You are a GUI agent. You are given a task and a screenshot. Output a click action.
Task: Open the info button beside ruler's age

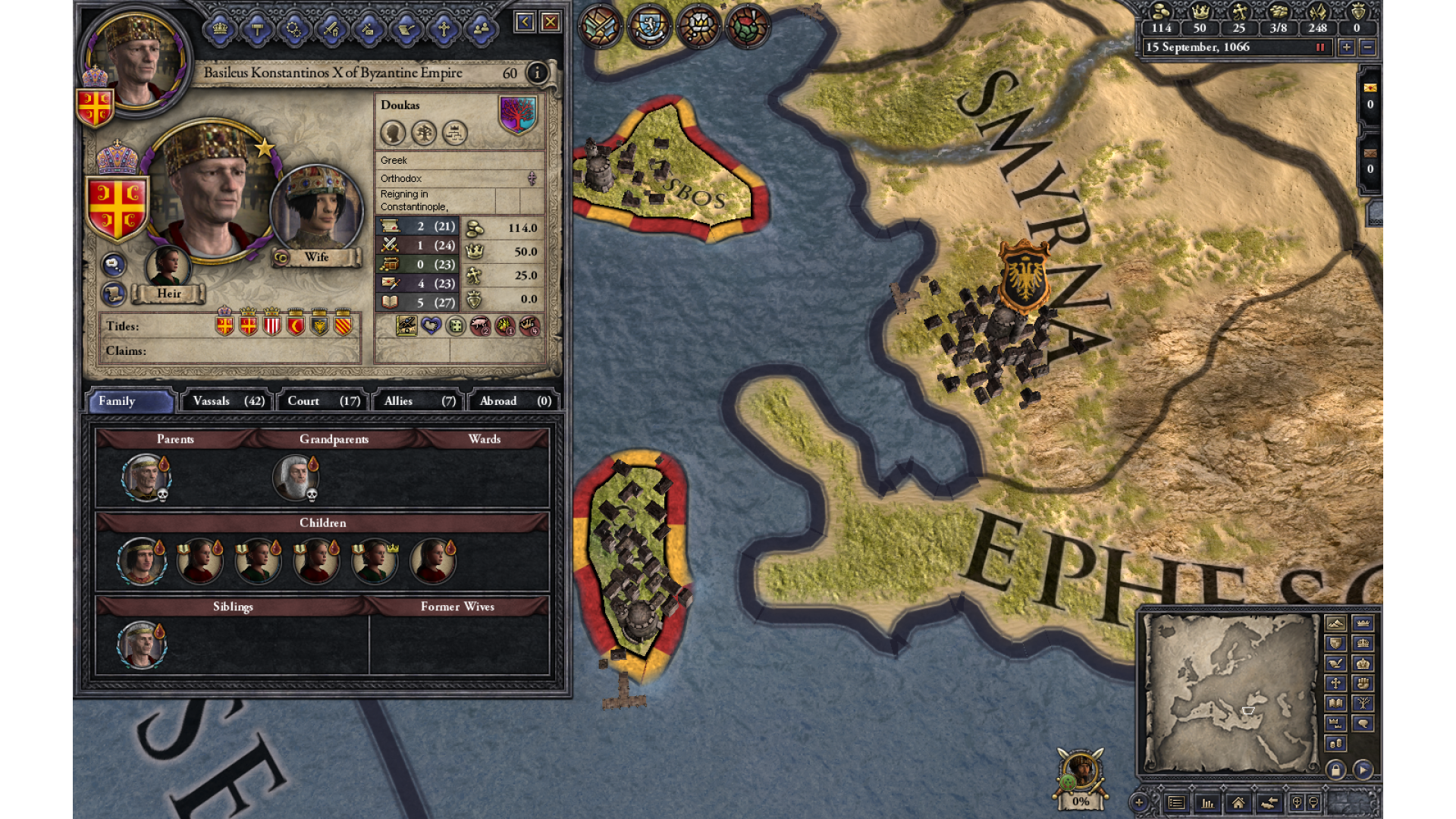pyautogui.click(x=537, y=73)
